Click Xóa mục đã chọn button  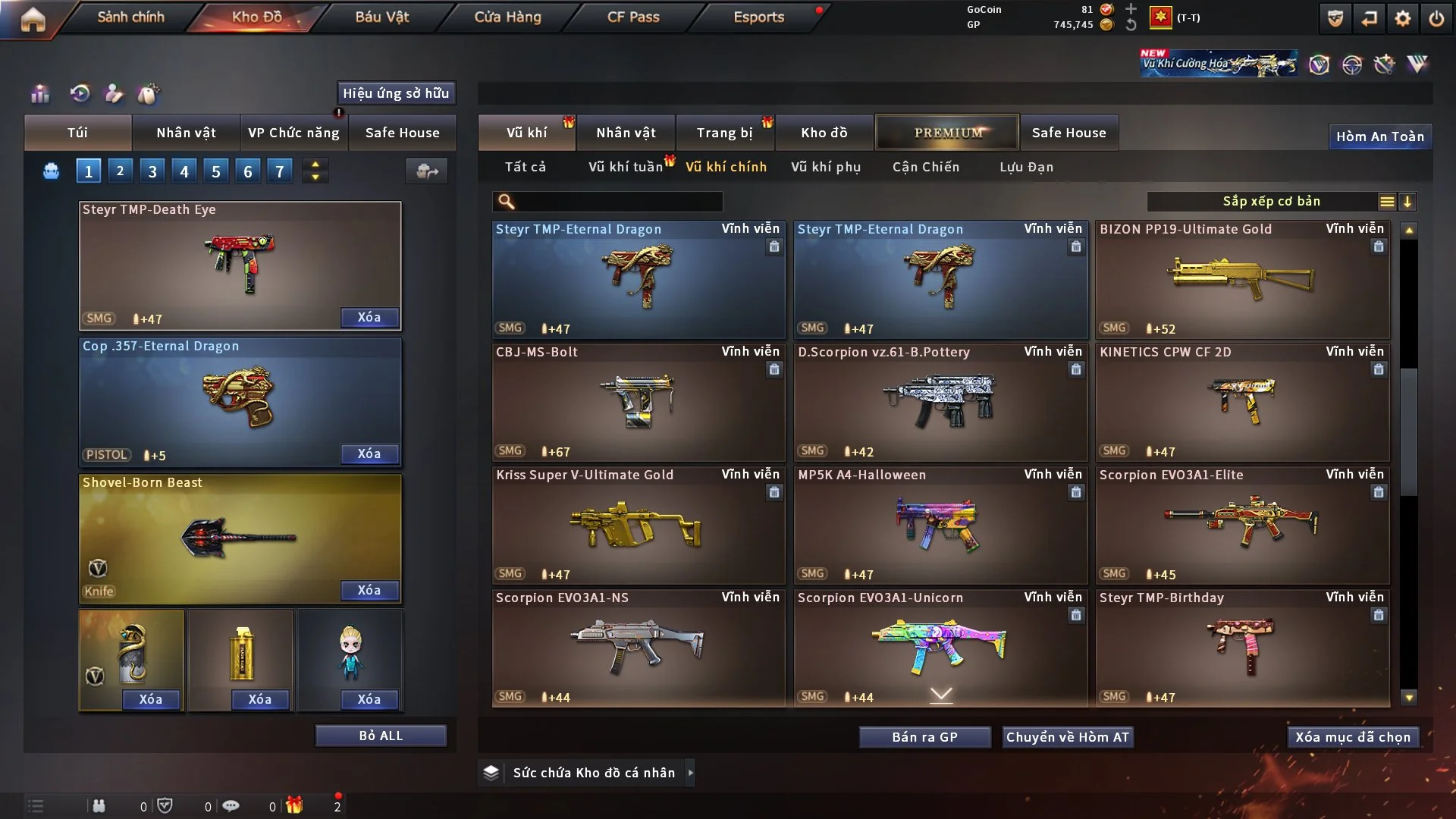(x=1353, y=737)
